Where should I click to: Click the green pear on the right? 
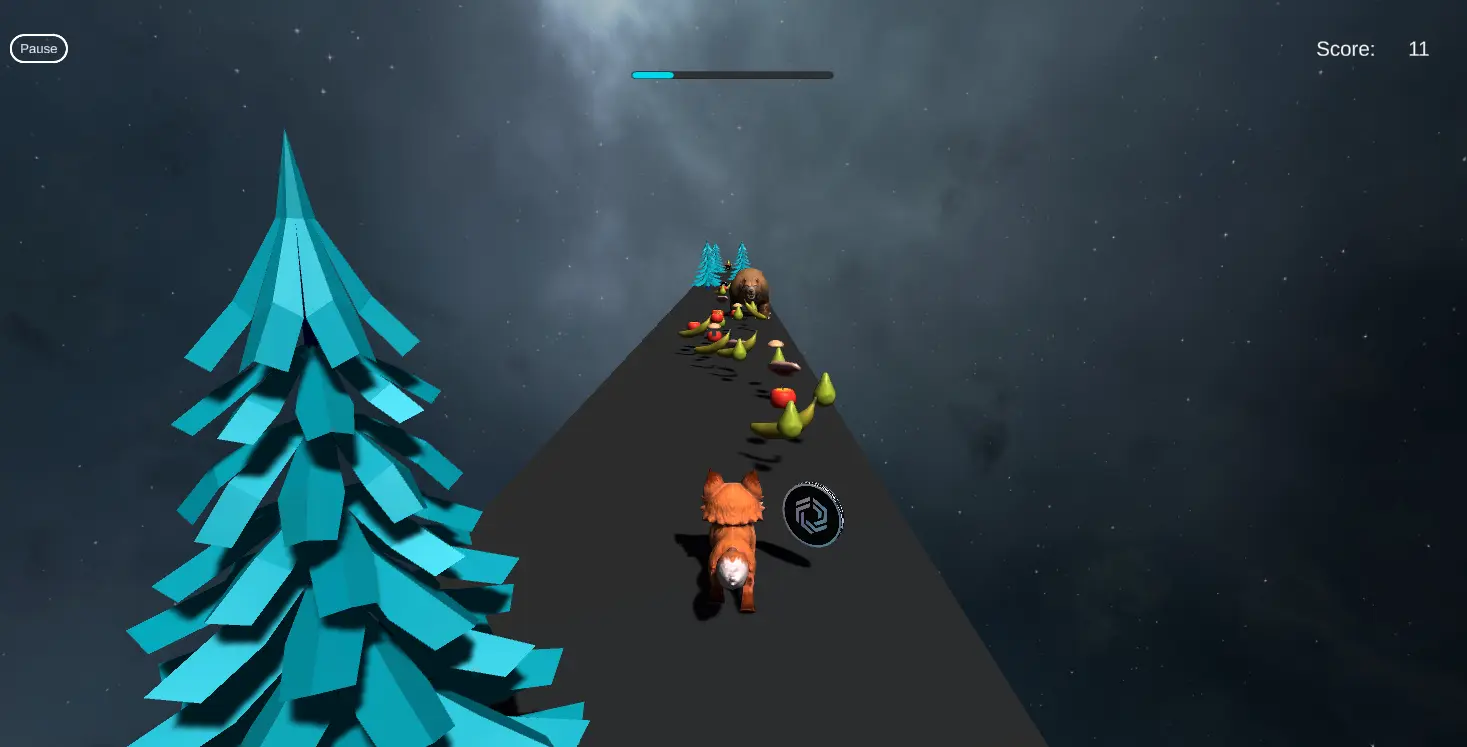pos(825,390)
